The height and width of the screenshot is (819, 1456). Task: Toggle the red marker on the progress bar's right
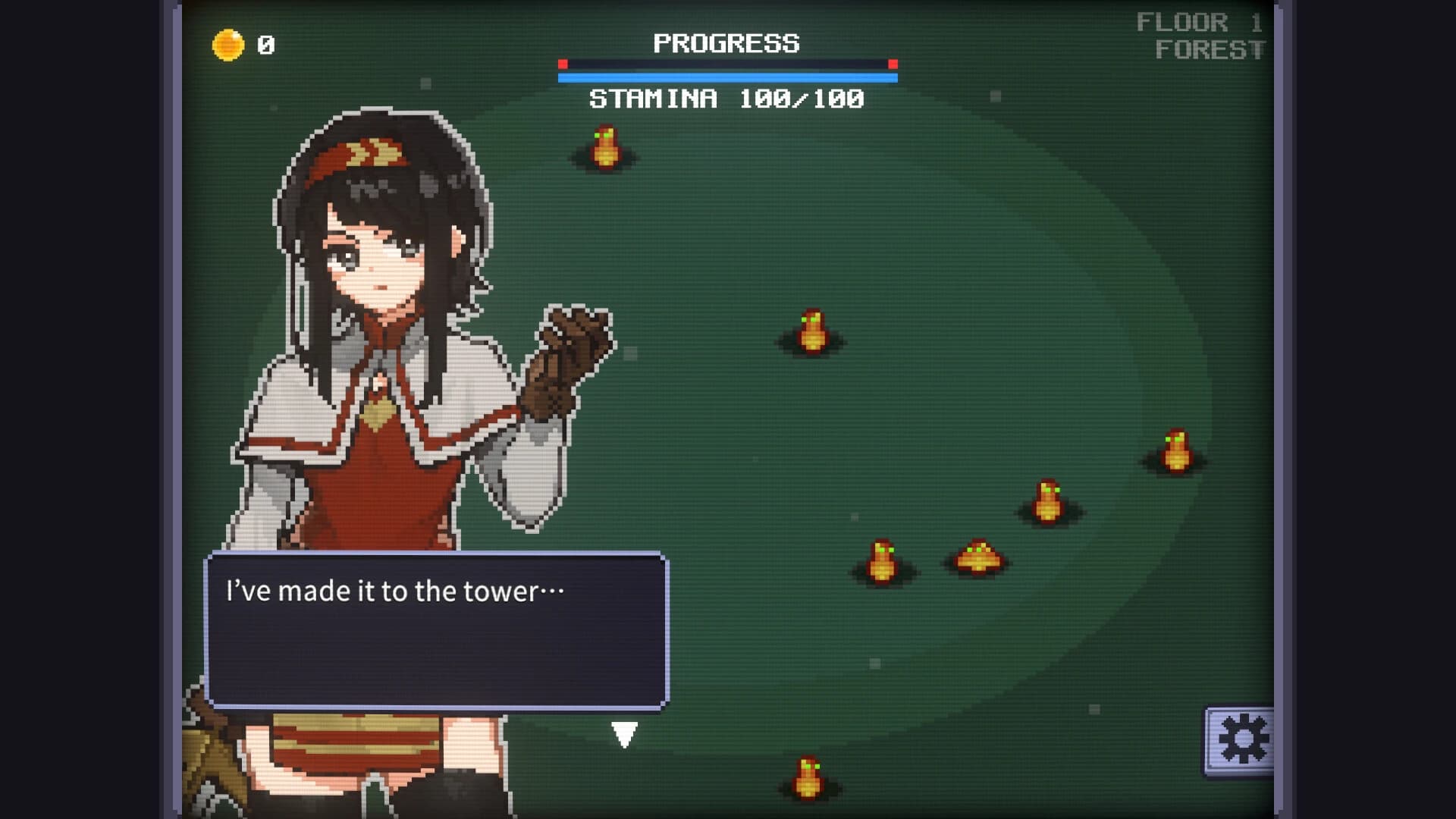click(892, 65)
